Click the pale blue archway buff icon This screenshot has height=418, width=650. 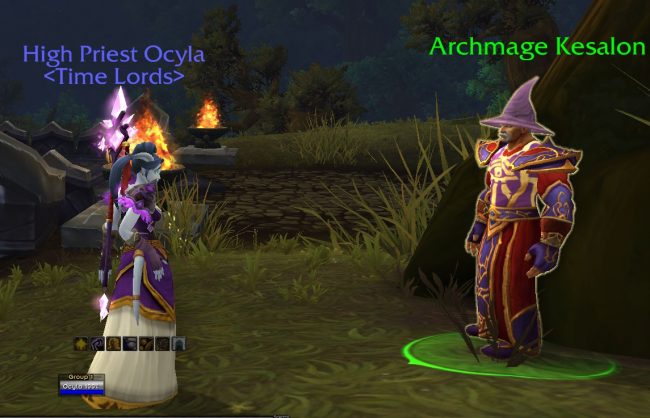pos(179,344)
